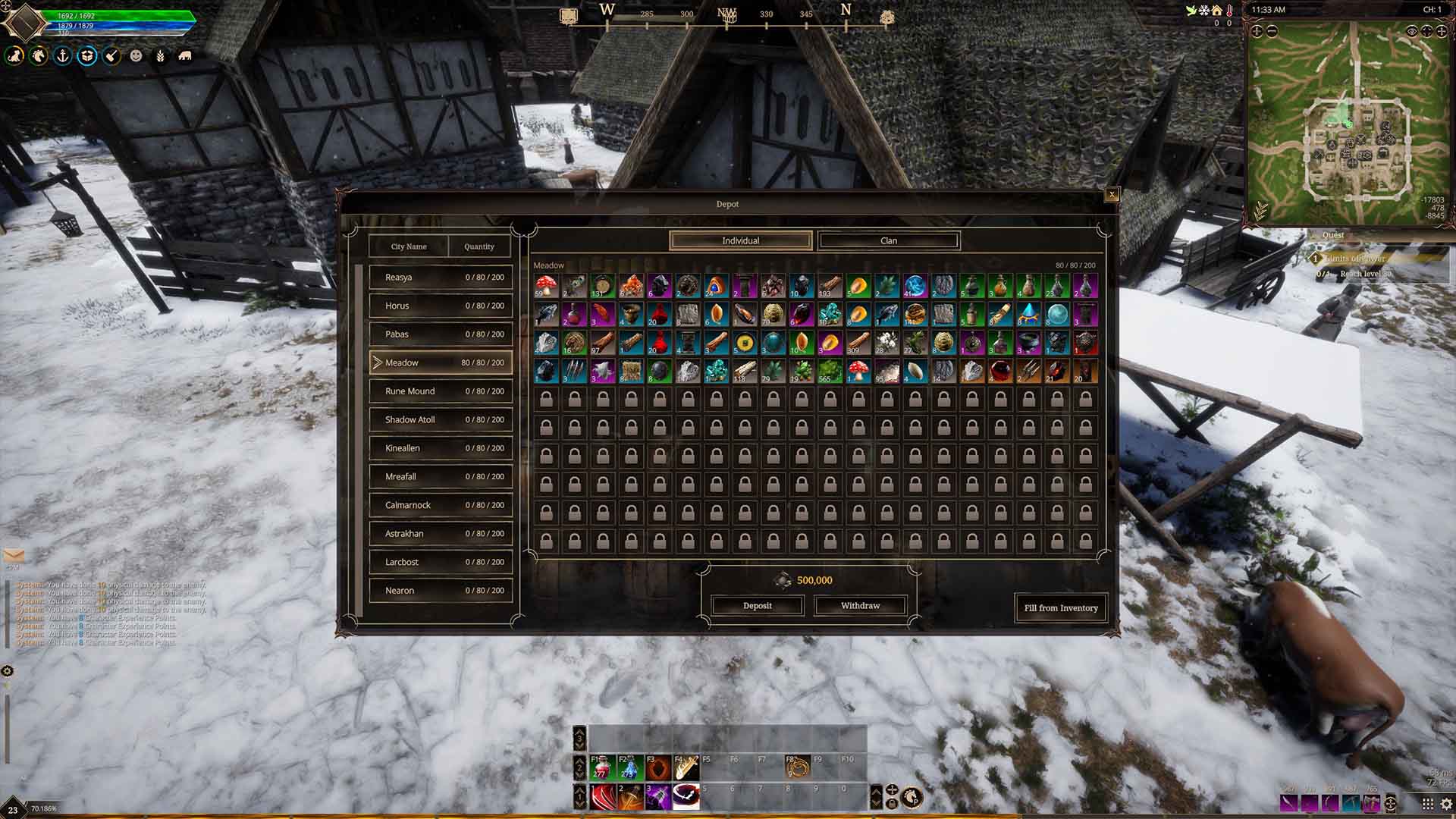
Task: Click Fill from Inventory
Action: 1060,608
